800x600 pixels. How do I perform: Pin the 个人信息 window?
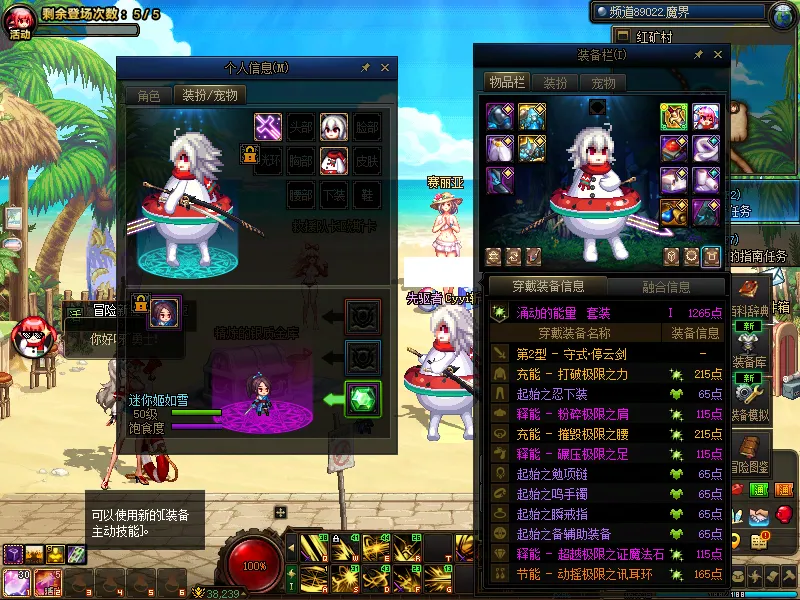click(365, 68)
